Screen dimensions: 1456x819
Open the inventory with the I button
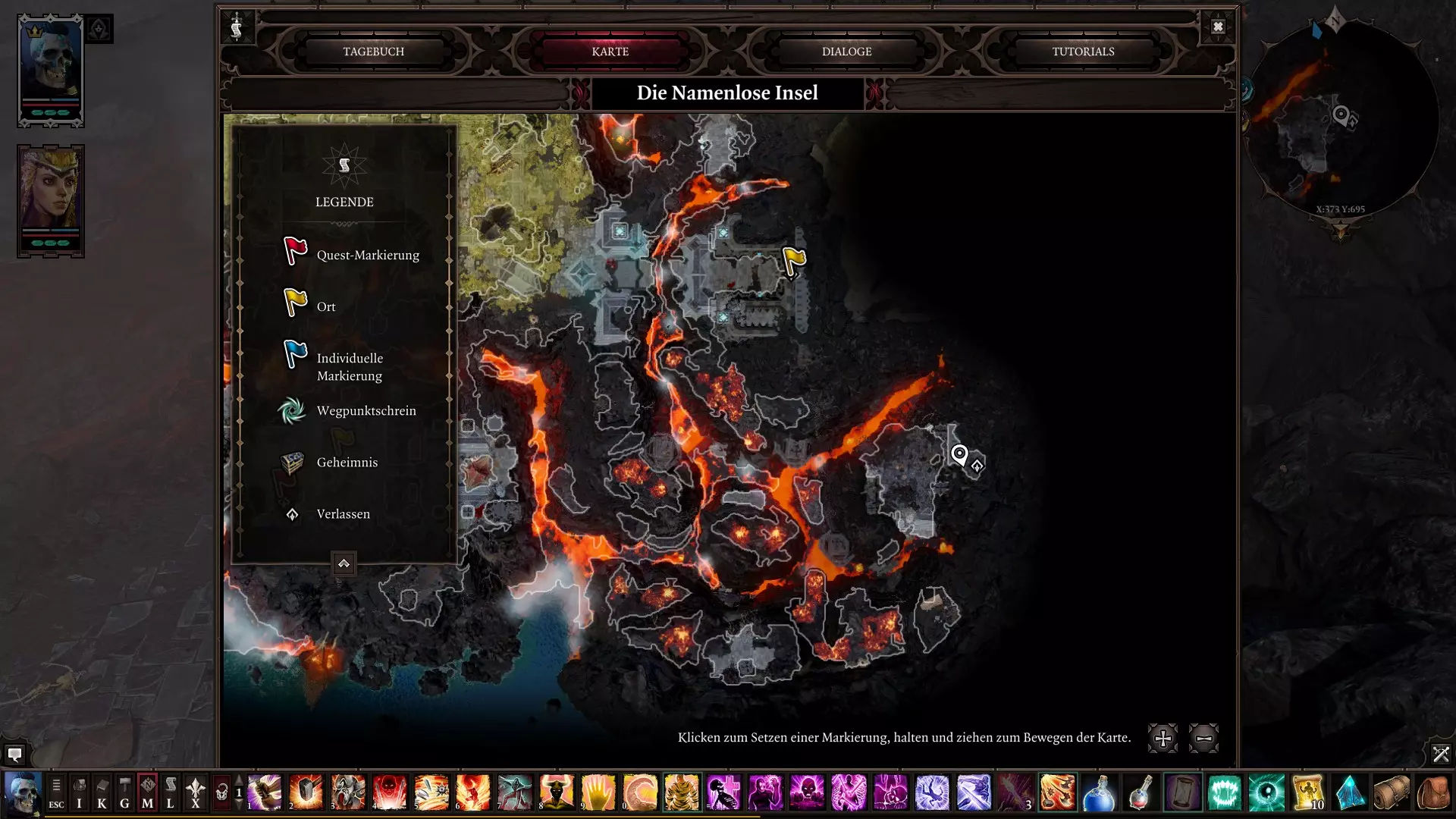[x=79, y=793]
